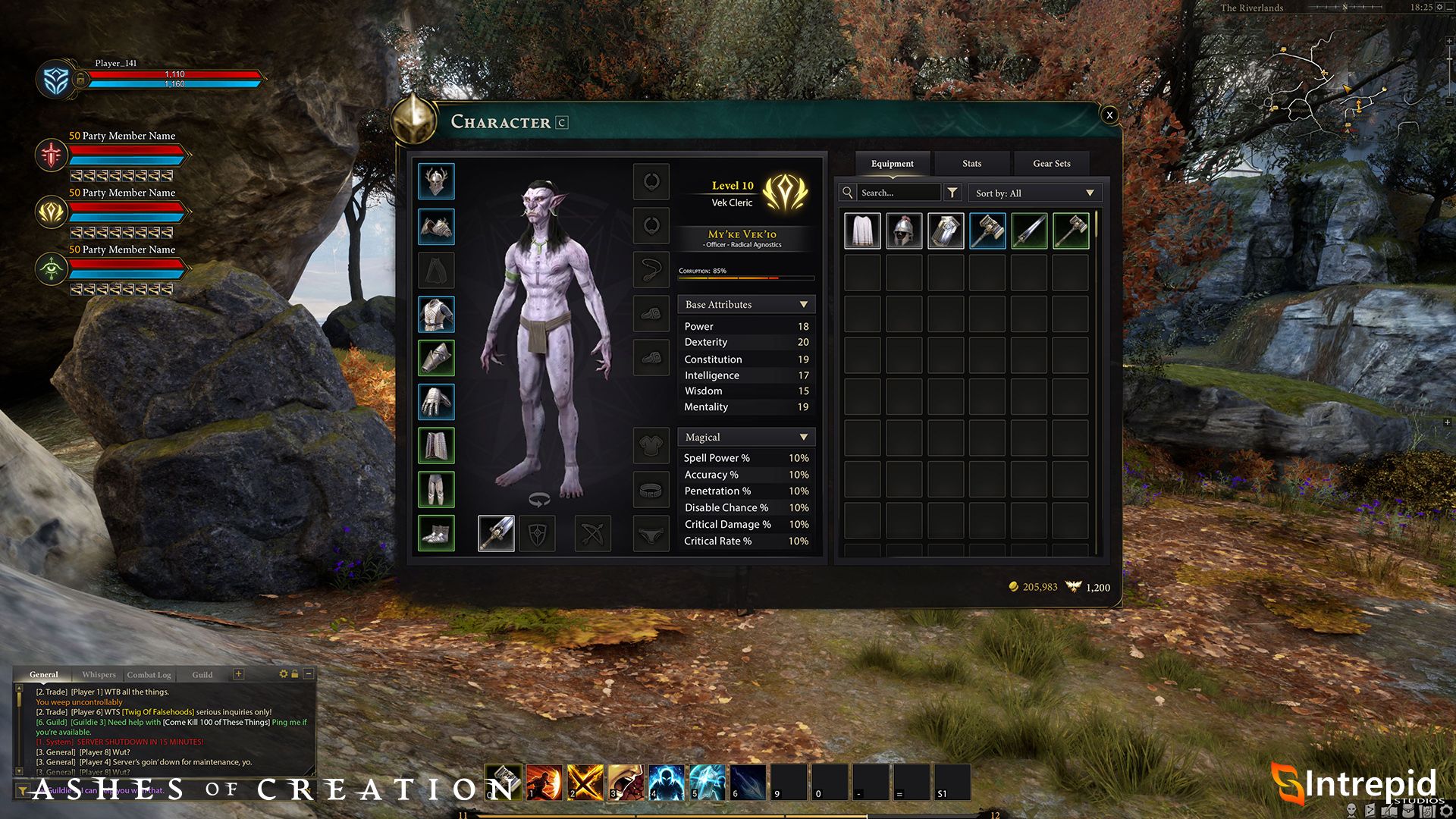Rotate the character model preview
The height and width of the screenshot is (819, 1456).
[538, 500]
